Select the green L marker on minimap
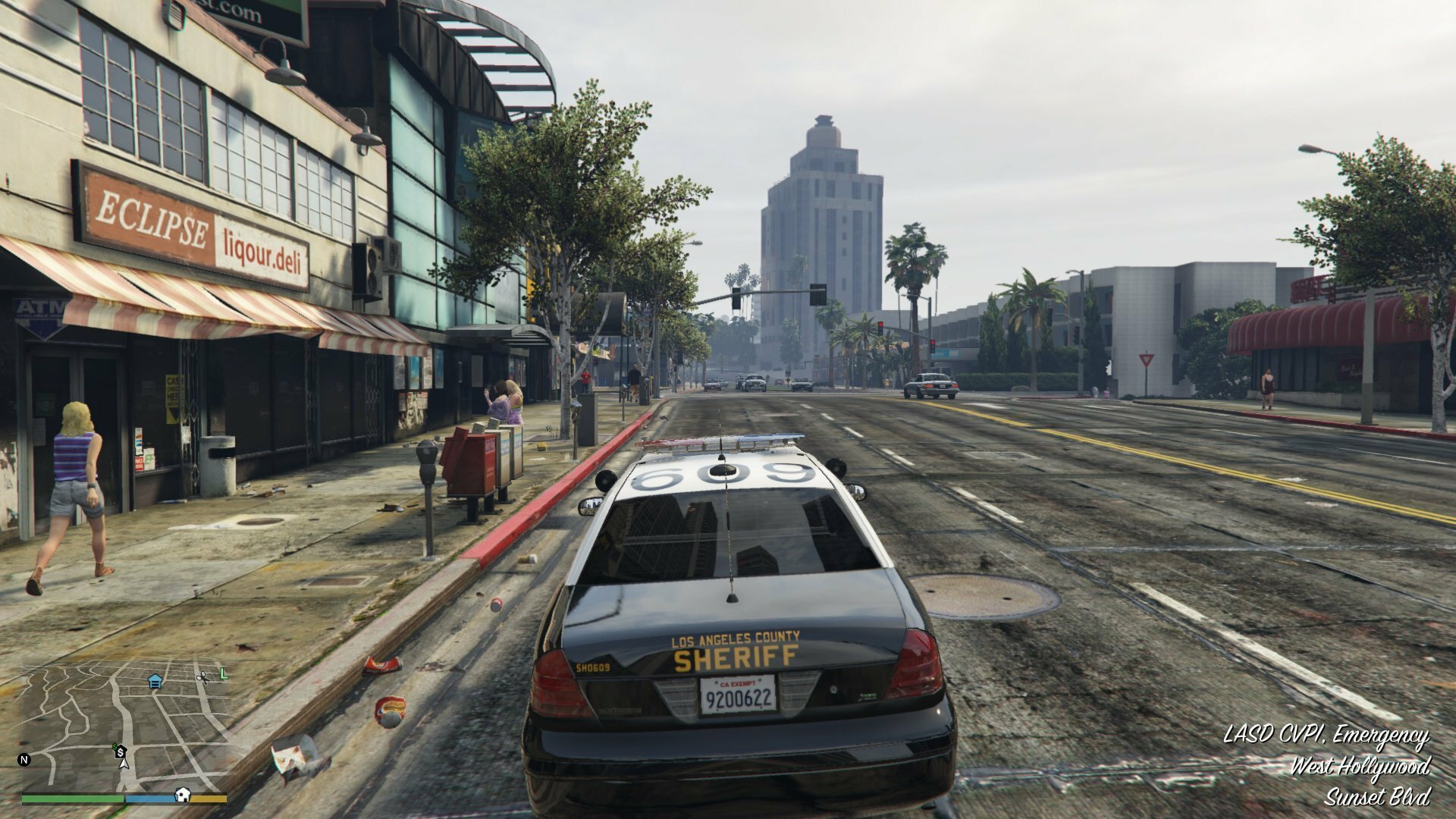 (223, 673)
